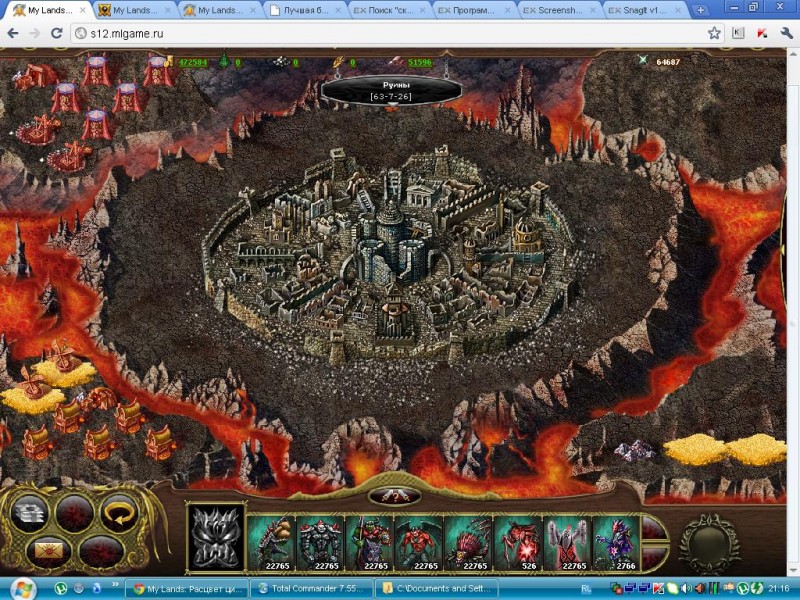Toggle the small arrow tab above unit bar
This screenshot has height=600, width=800.
pyautogui.click(x=394, y=495)
